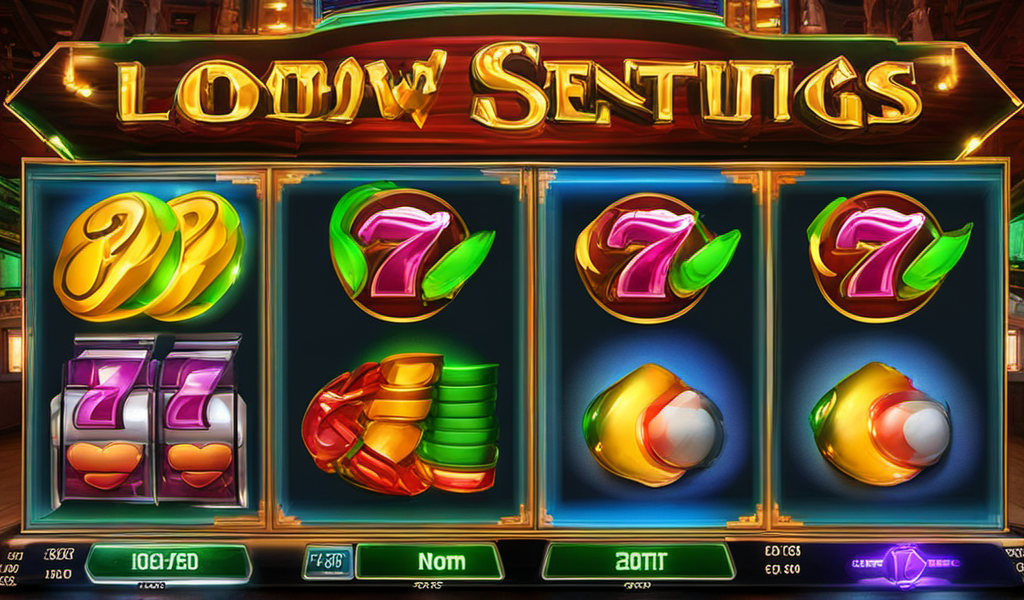Select the green "20TIT" button
Viewport: 1024px width, 600px height.
[x=637, y=562]
